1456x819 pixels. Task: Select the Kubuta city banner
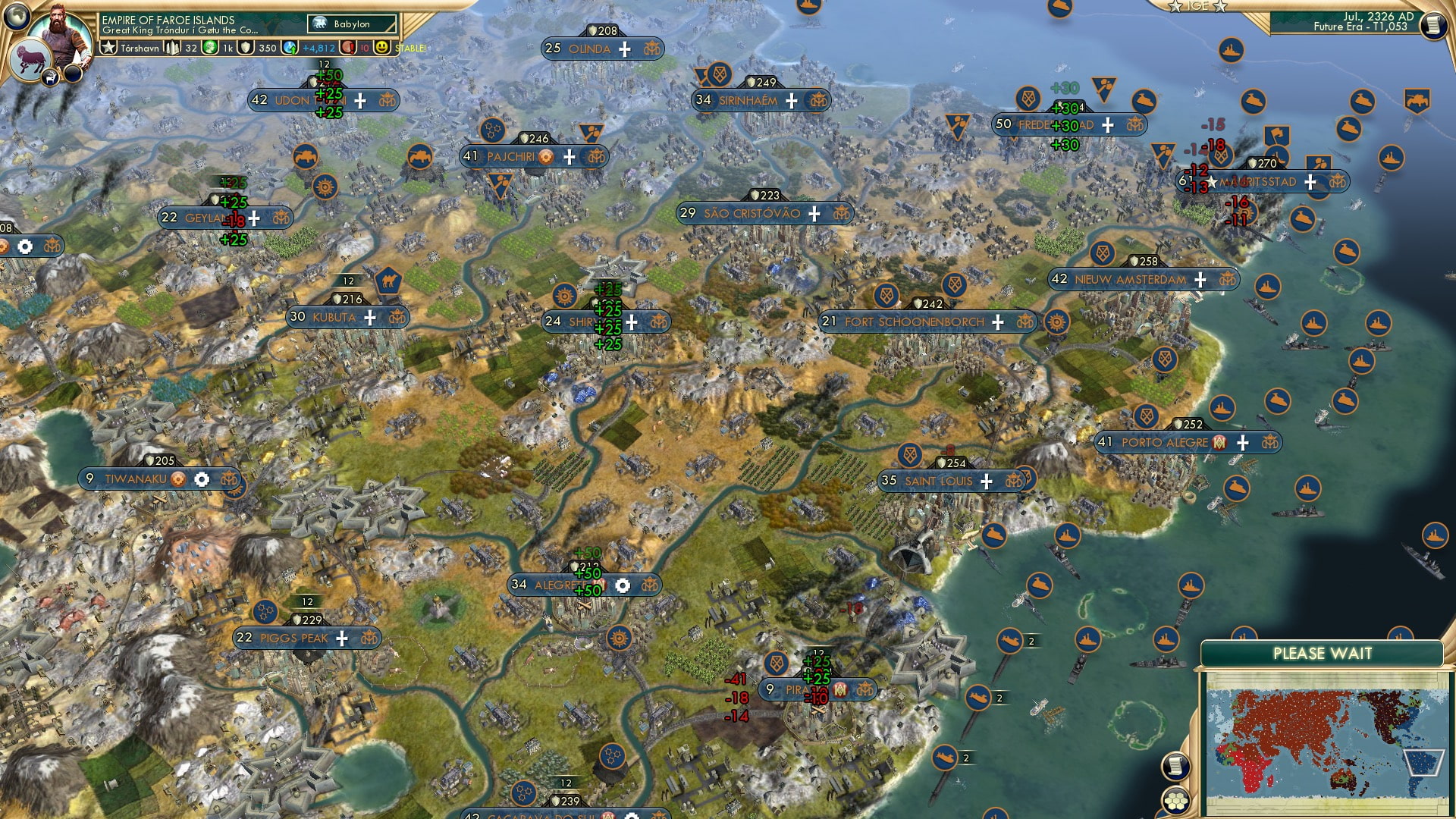coord(334,317)
